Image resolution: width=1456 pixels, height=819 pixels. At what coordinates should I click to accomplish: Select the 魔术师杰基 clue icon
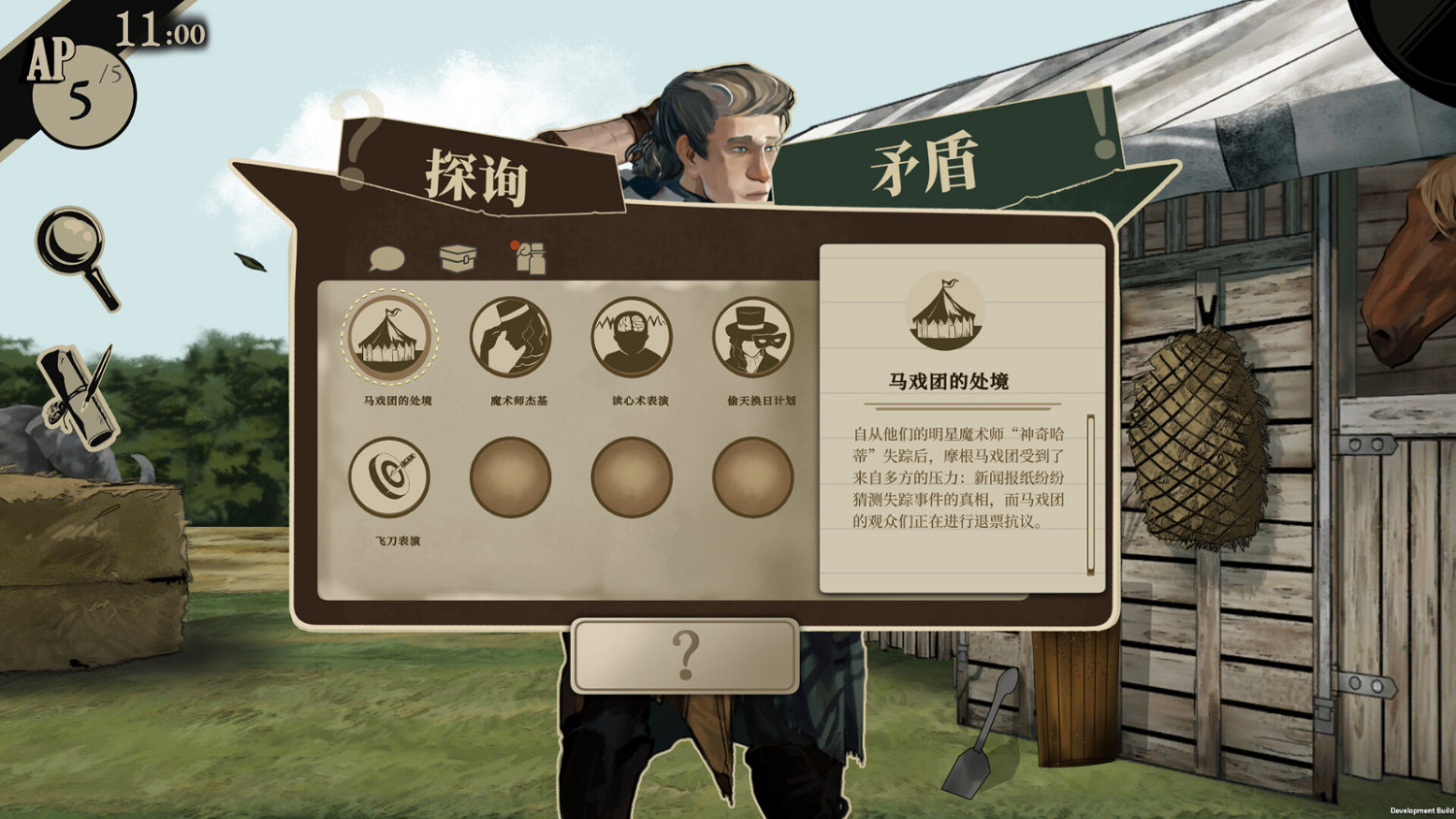click(513, 338)
